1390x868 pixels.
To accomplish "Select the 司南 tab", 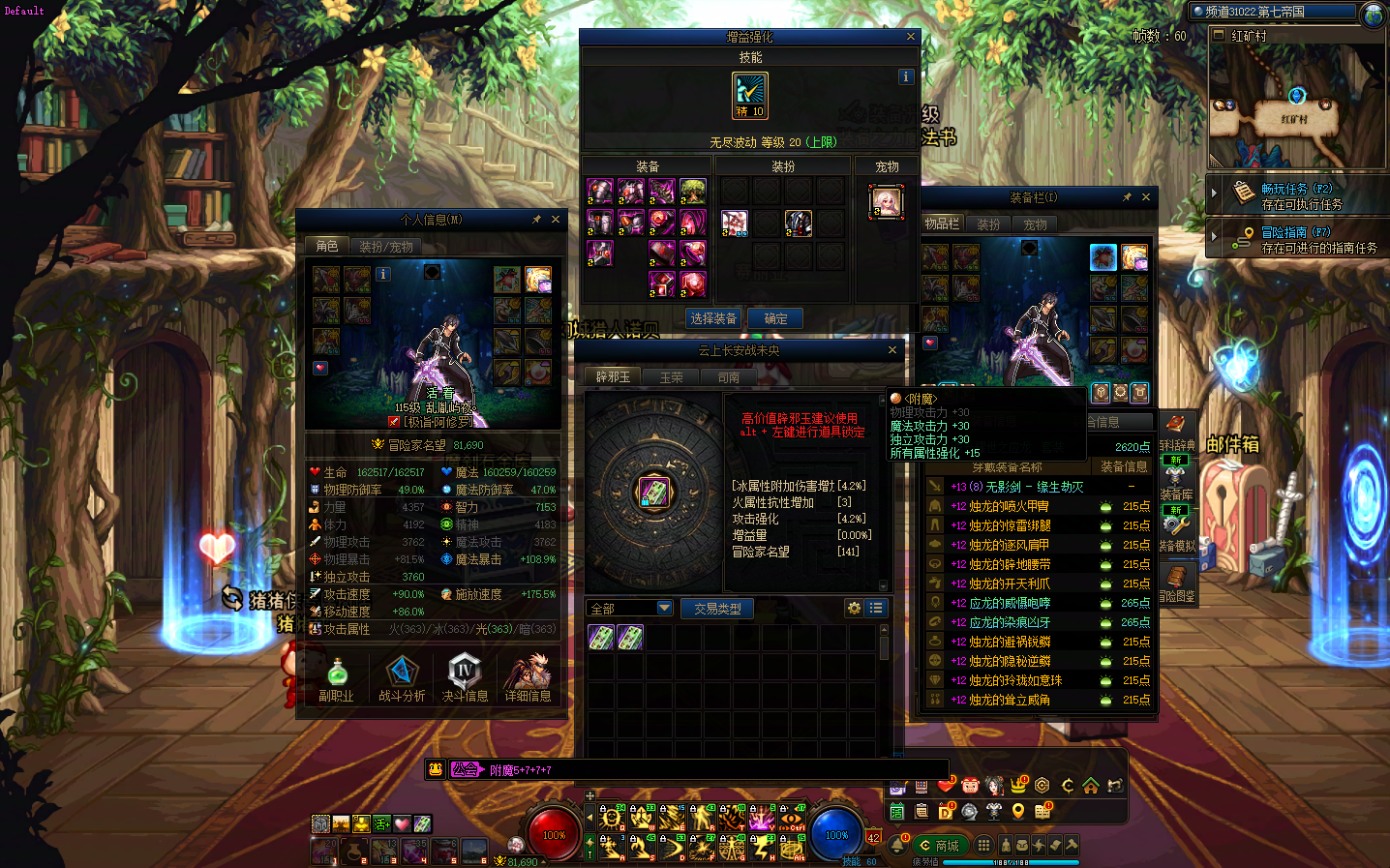I will tap(729, 377).
